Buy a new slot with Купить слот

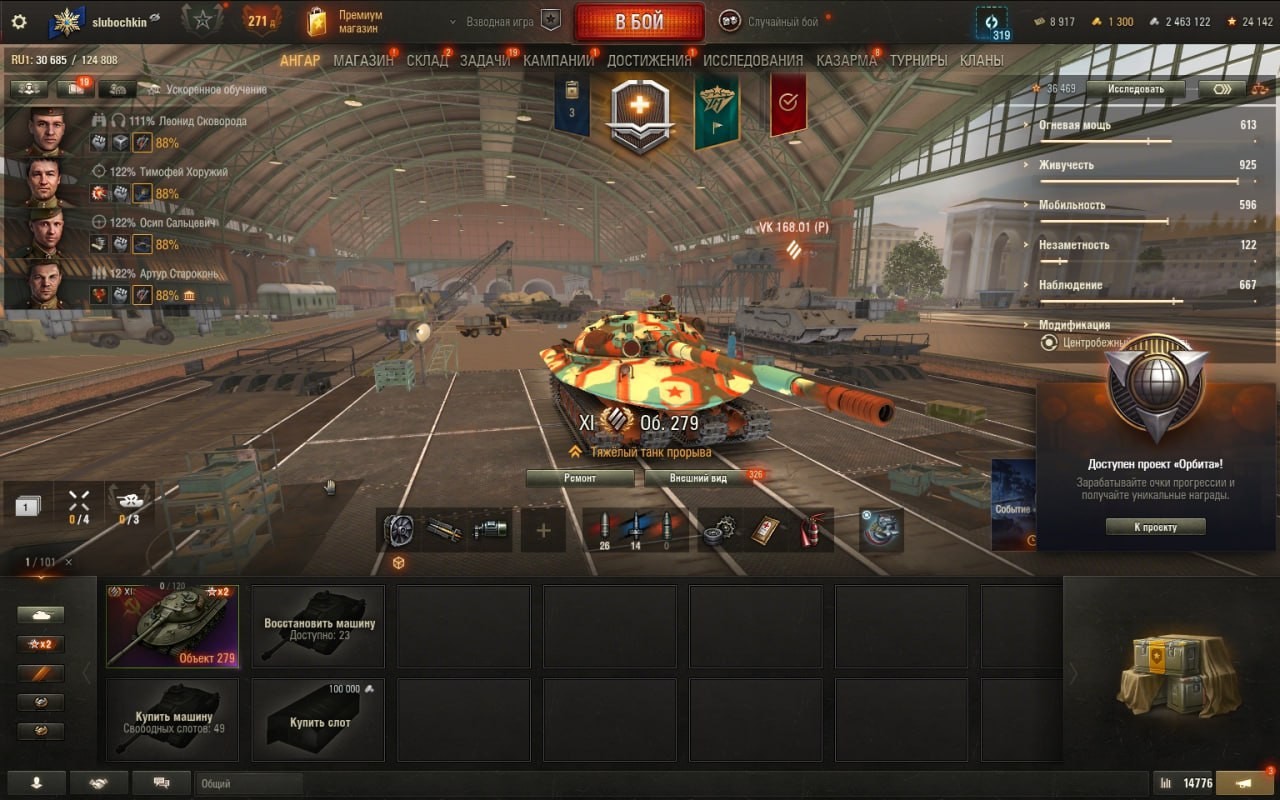pos(318,720)
